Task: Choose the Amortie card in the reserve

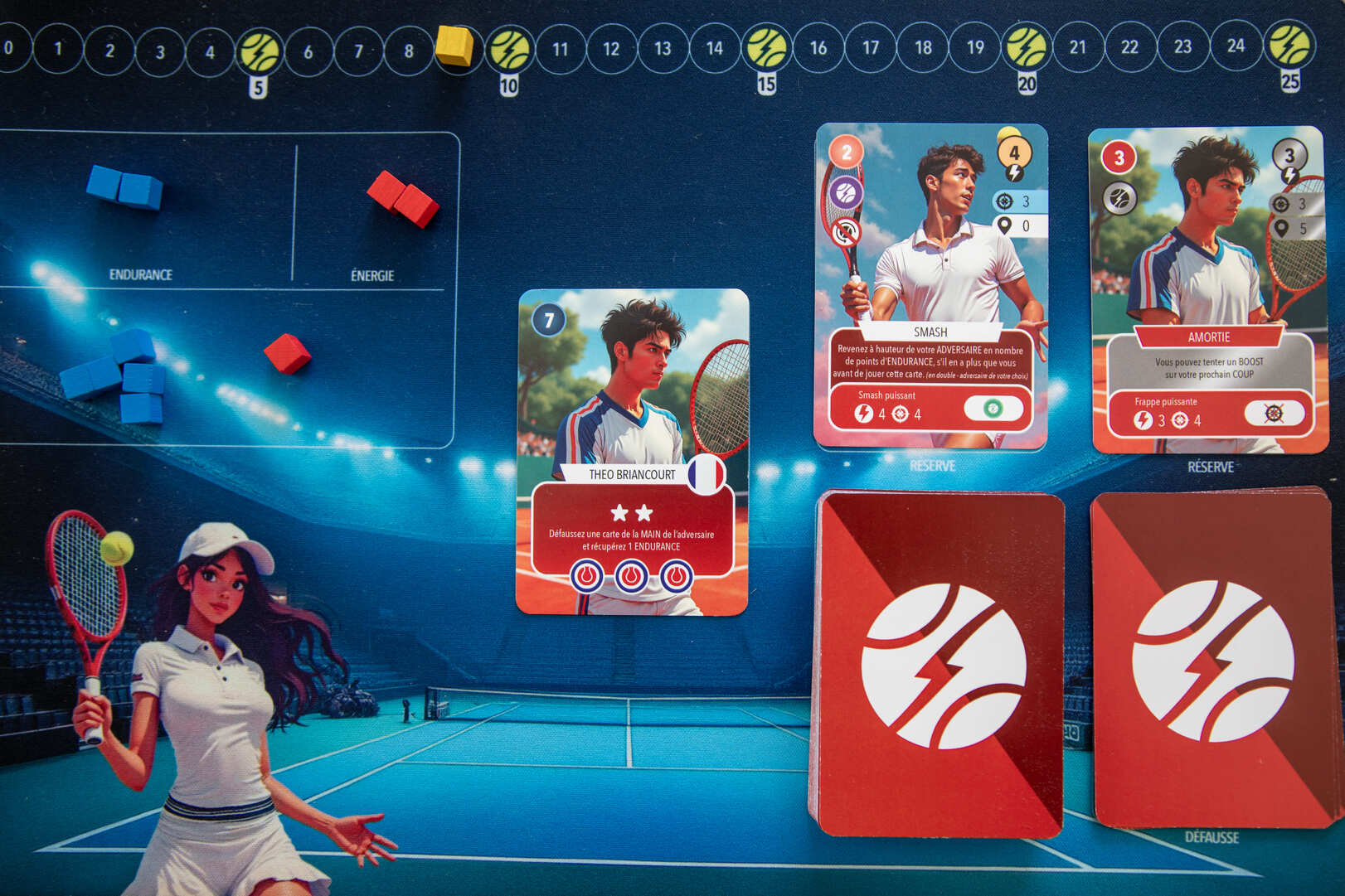Action: coord(1208,289)
